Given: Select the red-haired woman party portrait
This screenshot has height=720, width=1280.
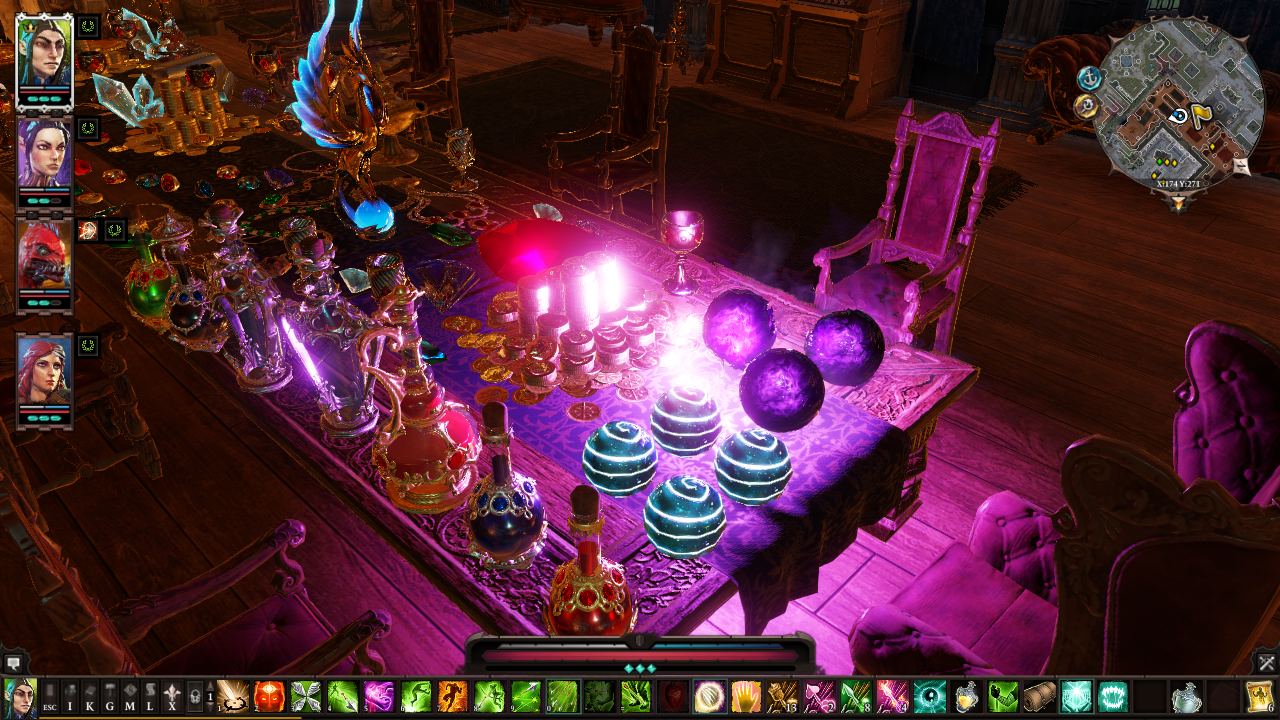Looking at the screenshot, I should (x=44, y=372).
